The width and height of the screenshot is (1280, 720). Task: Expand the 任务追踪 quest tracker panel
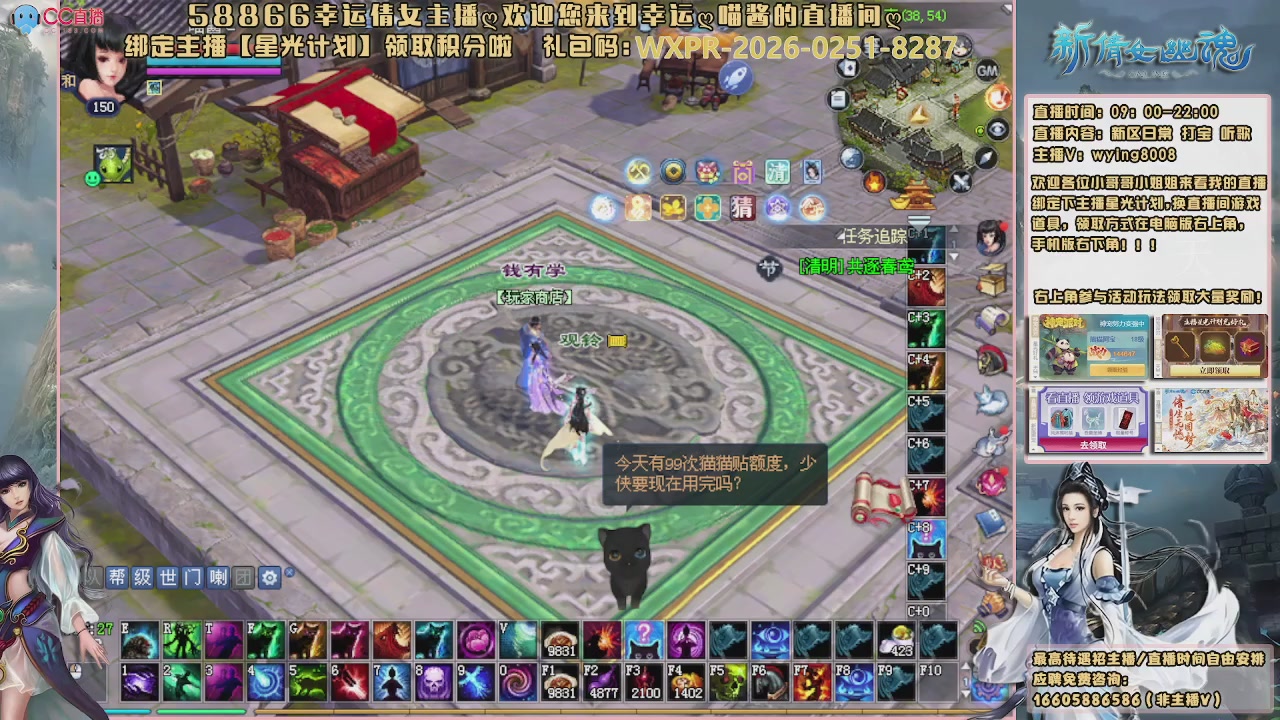[873, 235]
